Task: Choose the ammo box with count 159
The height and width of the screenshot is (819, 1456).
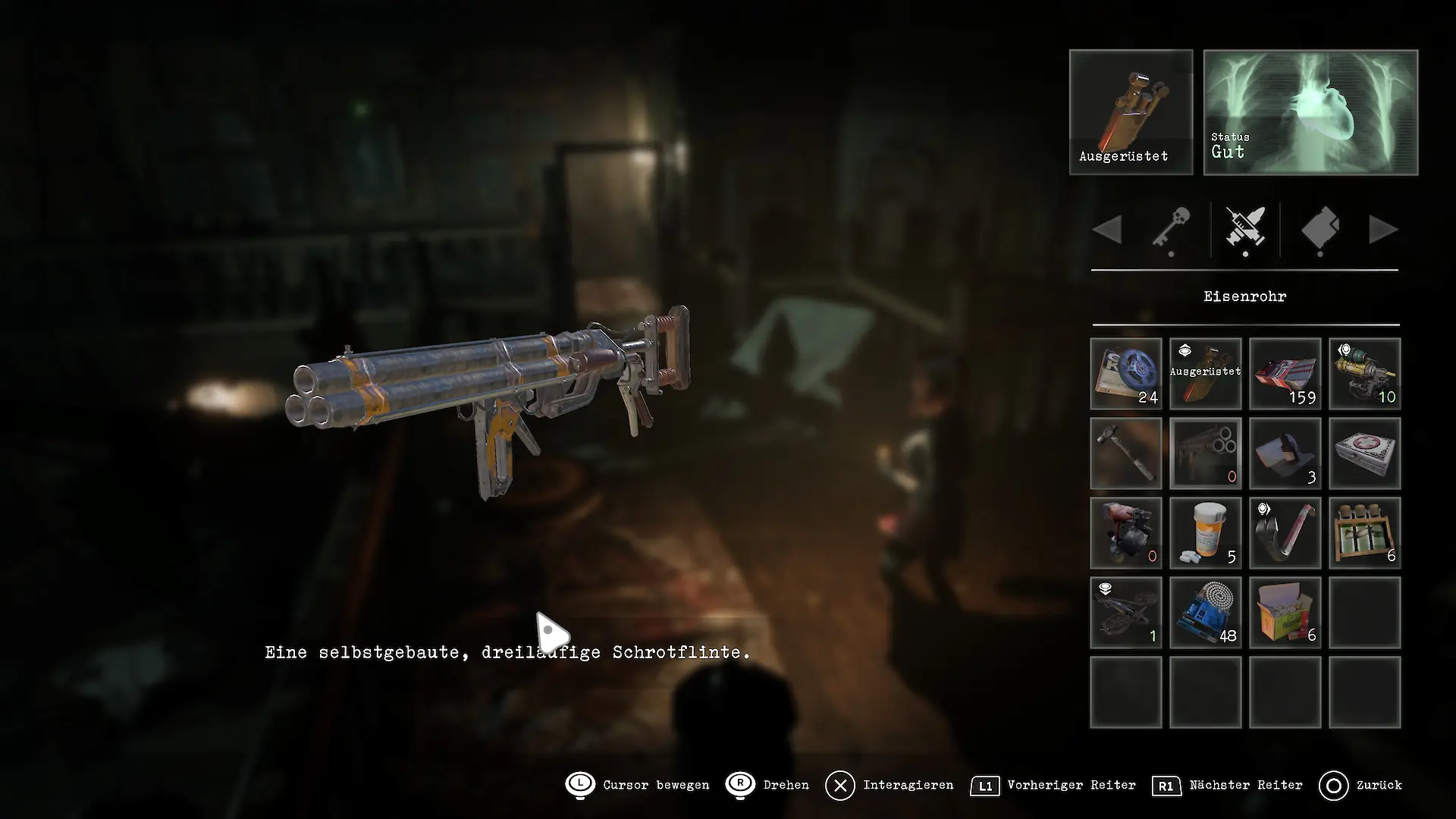Action: [1285, 374]
